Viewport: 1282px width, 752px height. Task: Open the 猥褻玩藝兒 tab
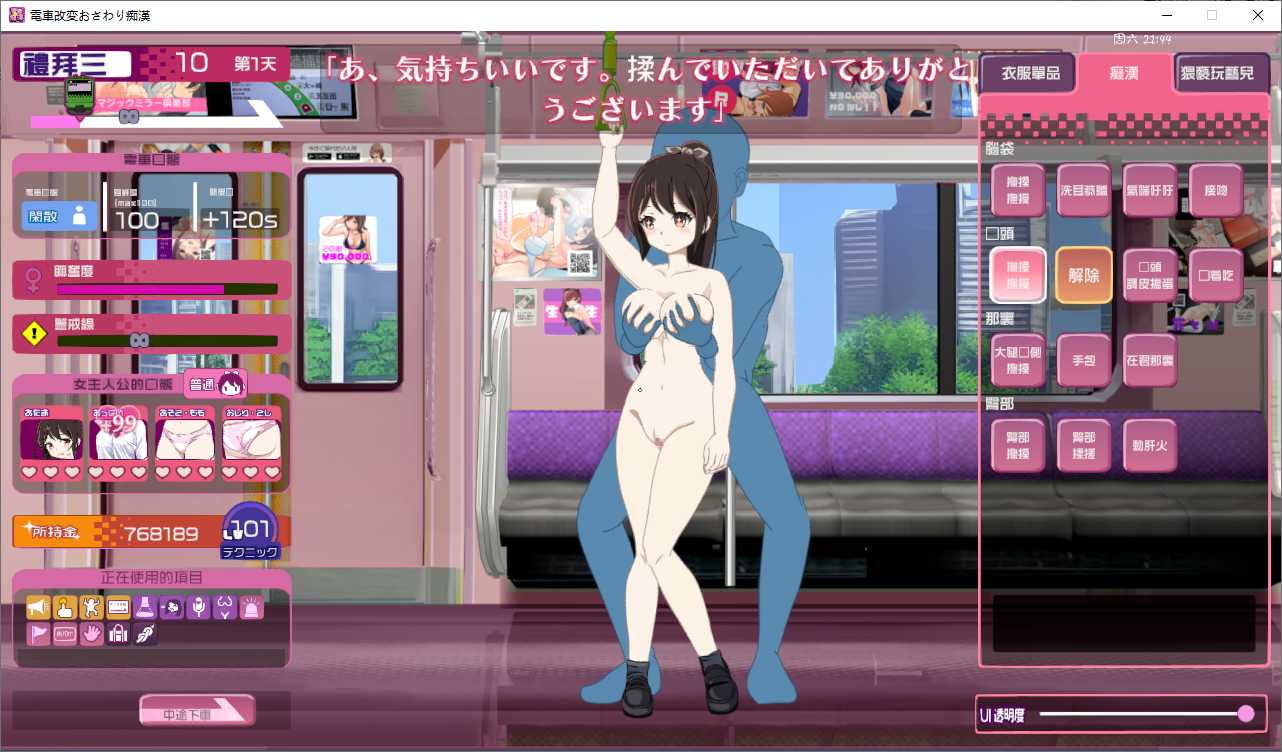[x=1222, y=72]
